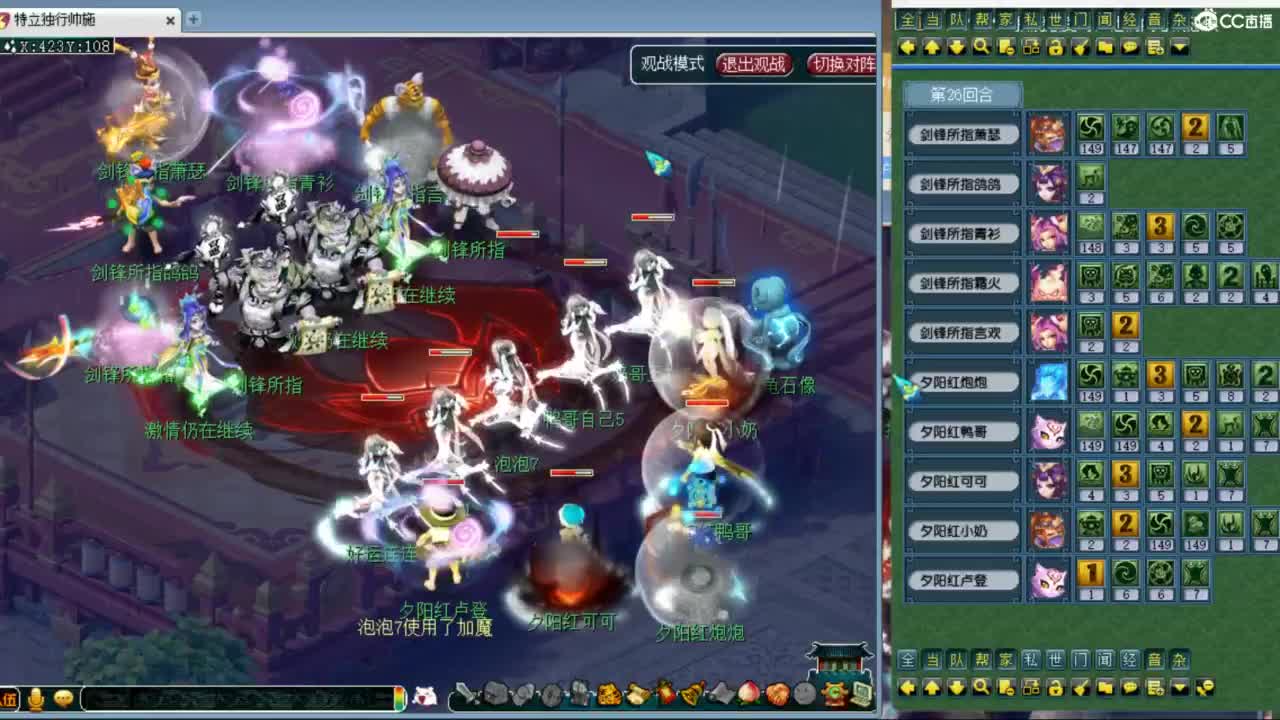Toggle the speech bubble icon in chat toolbar
This screenshot has height=720, width=1280.
[x=1130, y=46]
